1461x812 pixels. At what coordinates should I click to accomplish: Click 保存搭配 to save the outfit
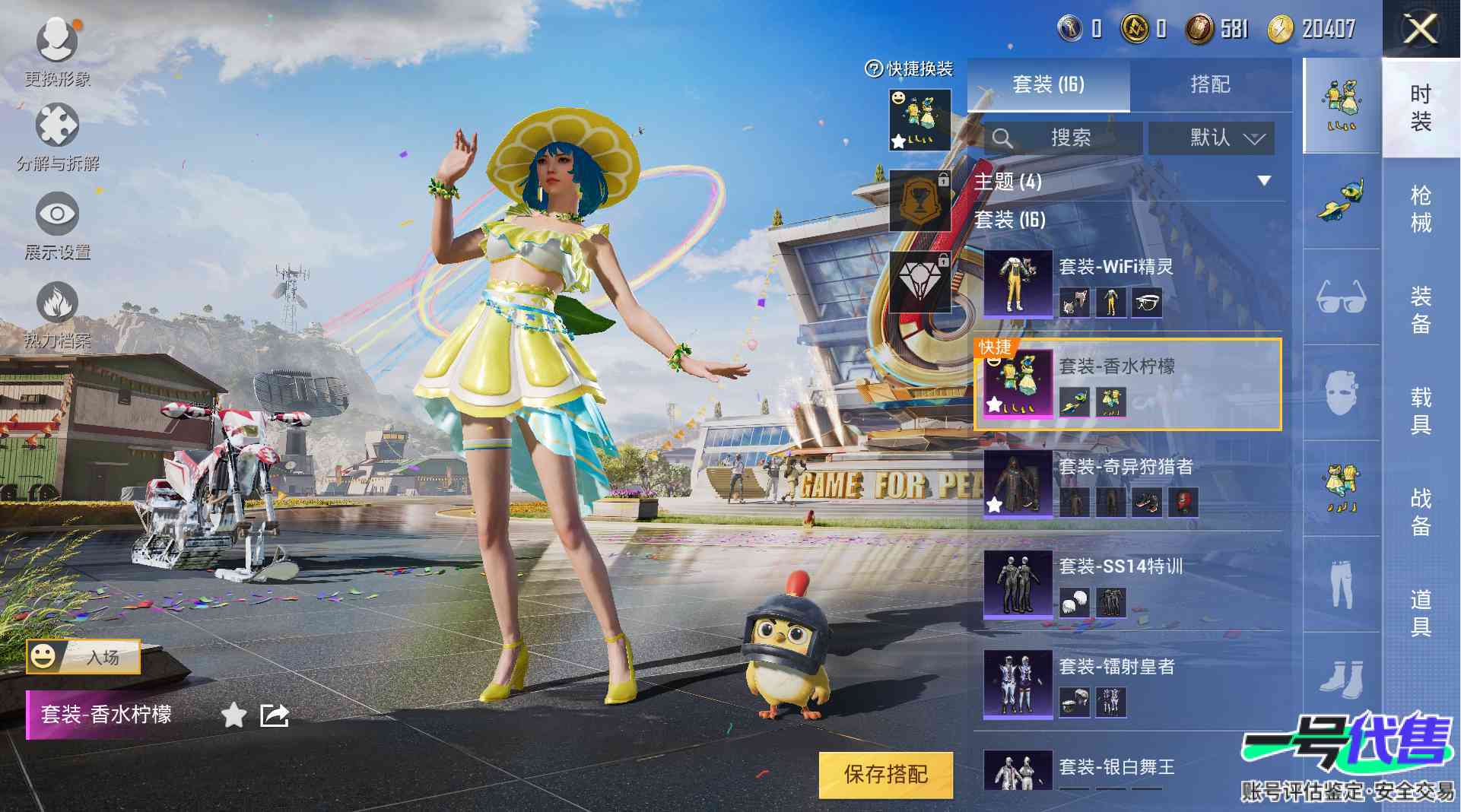click(885, 774)
